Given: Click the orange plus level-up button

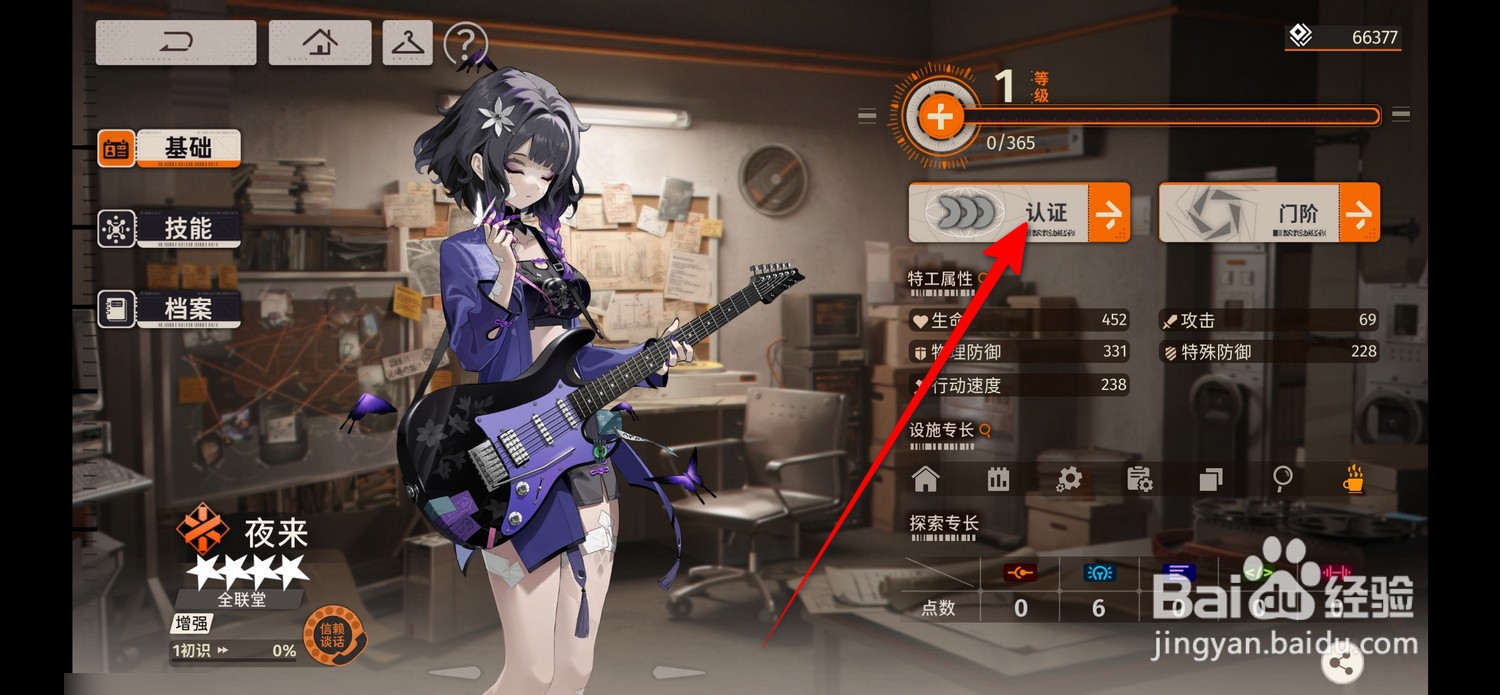Looking at the screenshot, I should click(940, 117).
